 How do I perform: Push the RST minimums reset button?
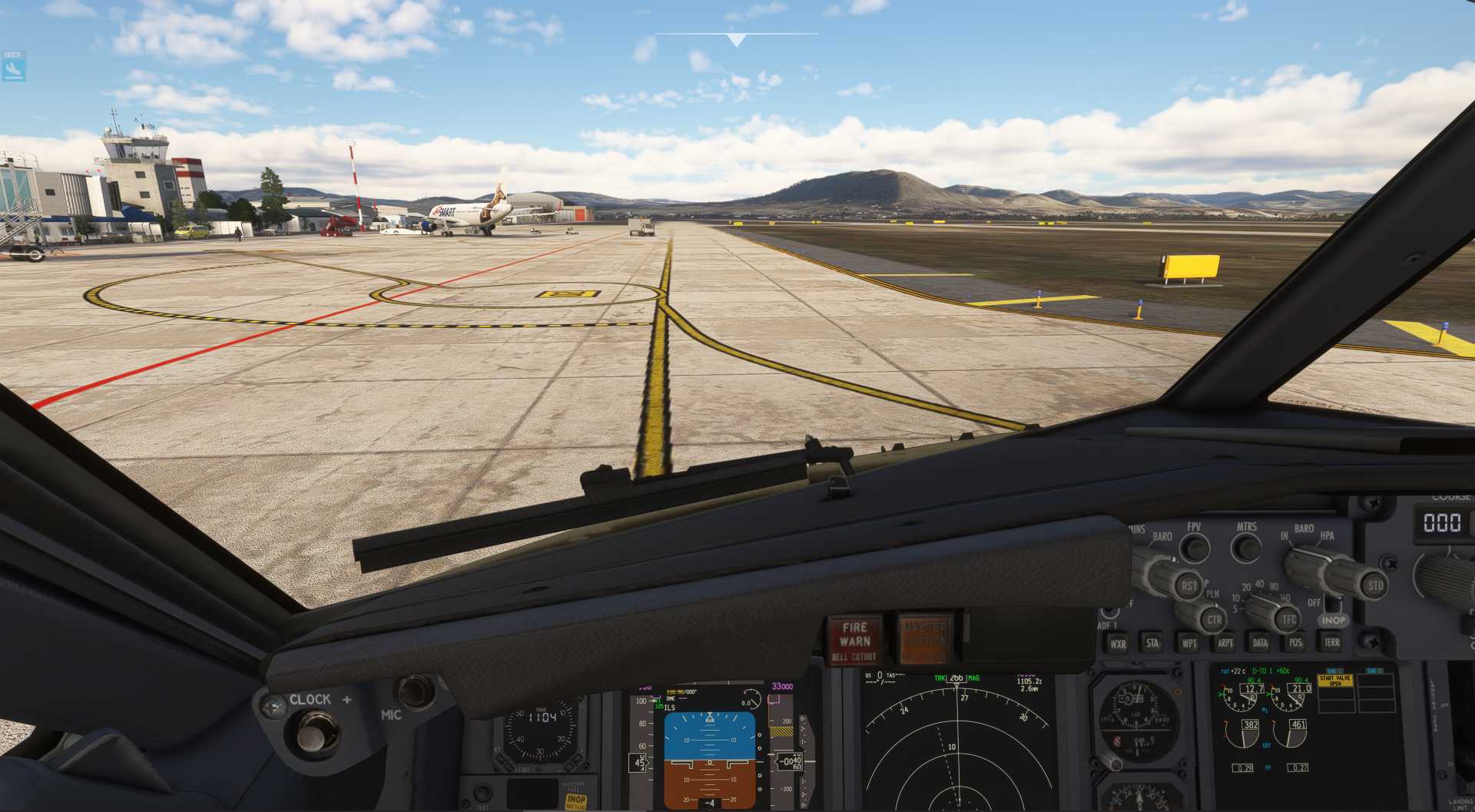[1188, 585]
